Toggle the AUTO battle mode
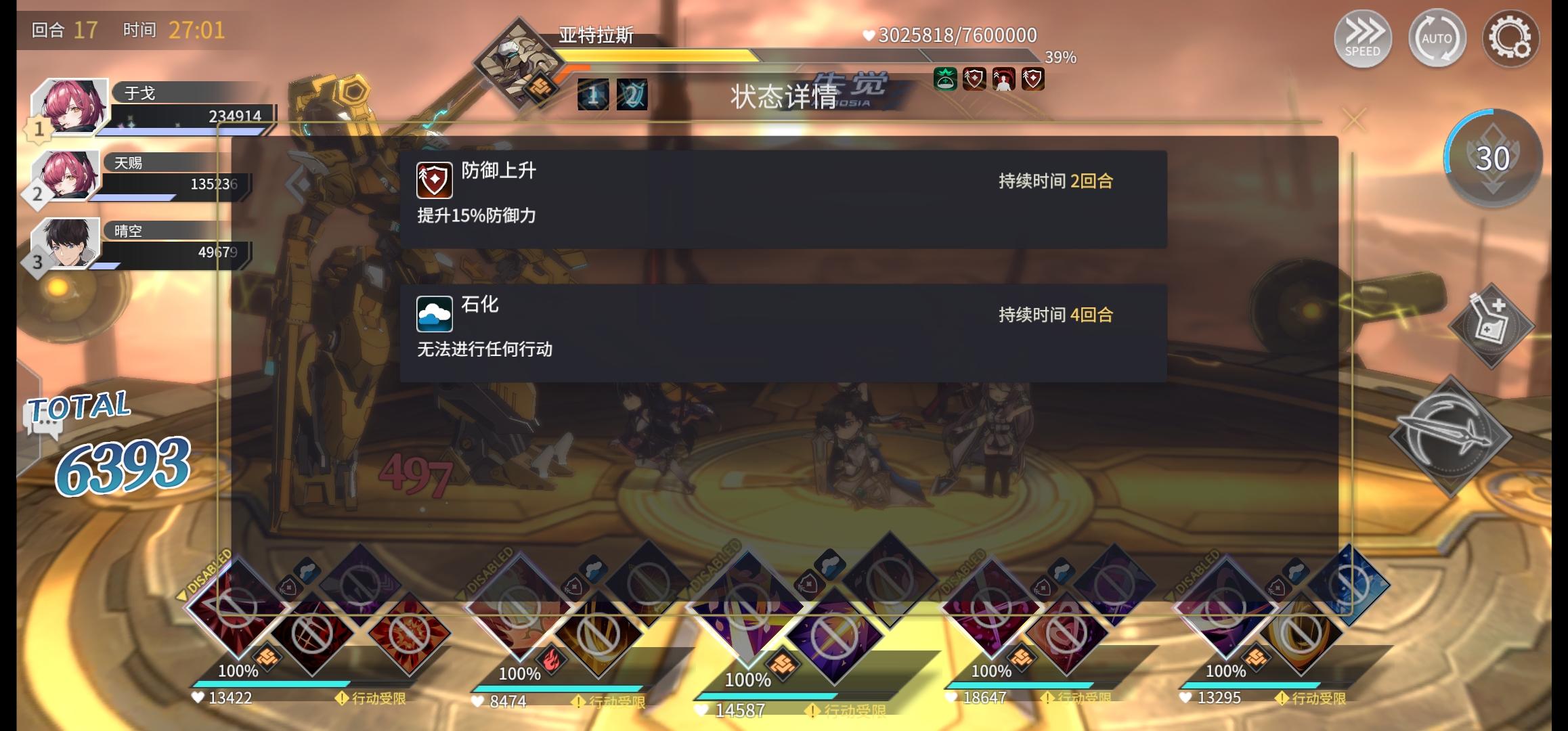Screen dimensions: 1568x731 pos(1437,39)
